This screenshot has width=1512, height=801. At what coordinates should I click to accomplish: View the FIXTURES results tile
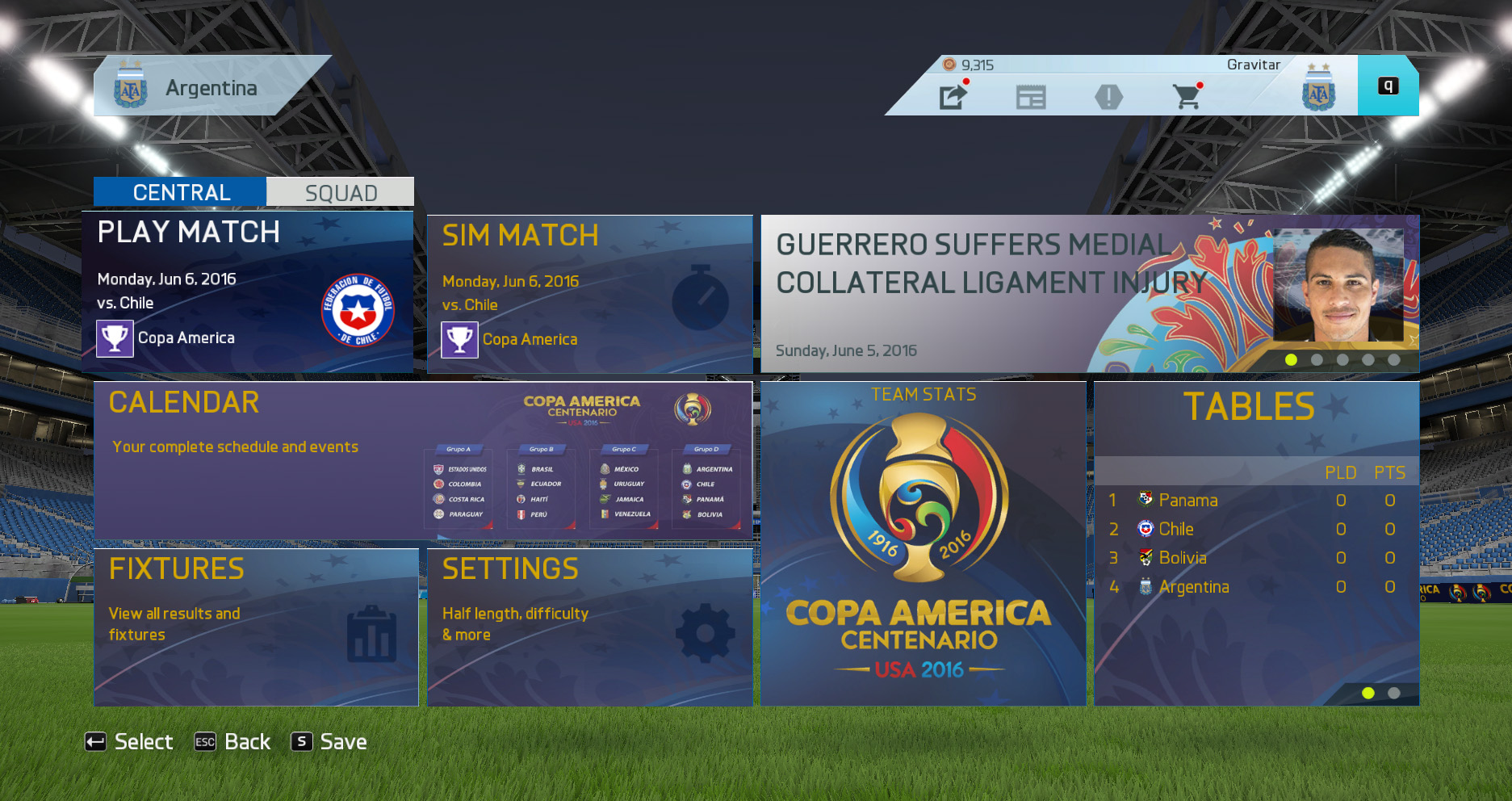pos(256,627)
